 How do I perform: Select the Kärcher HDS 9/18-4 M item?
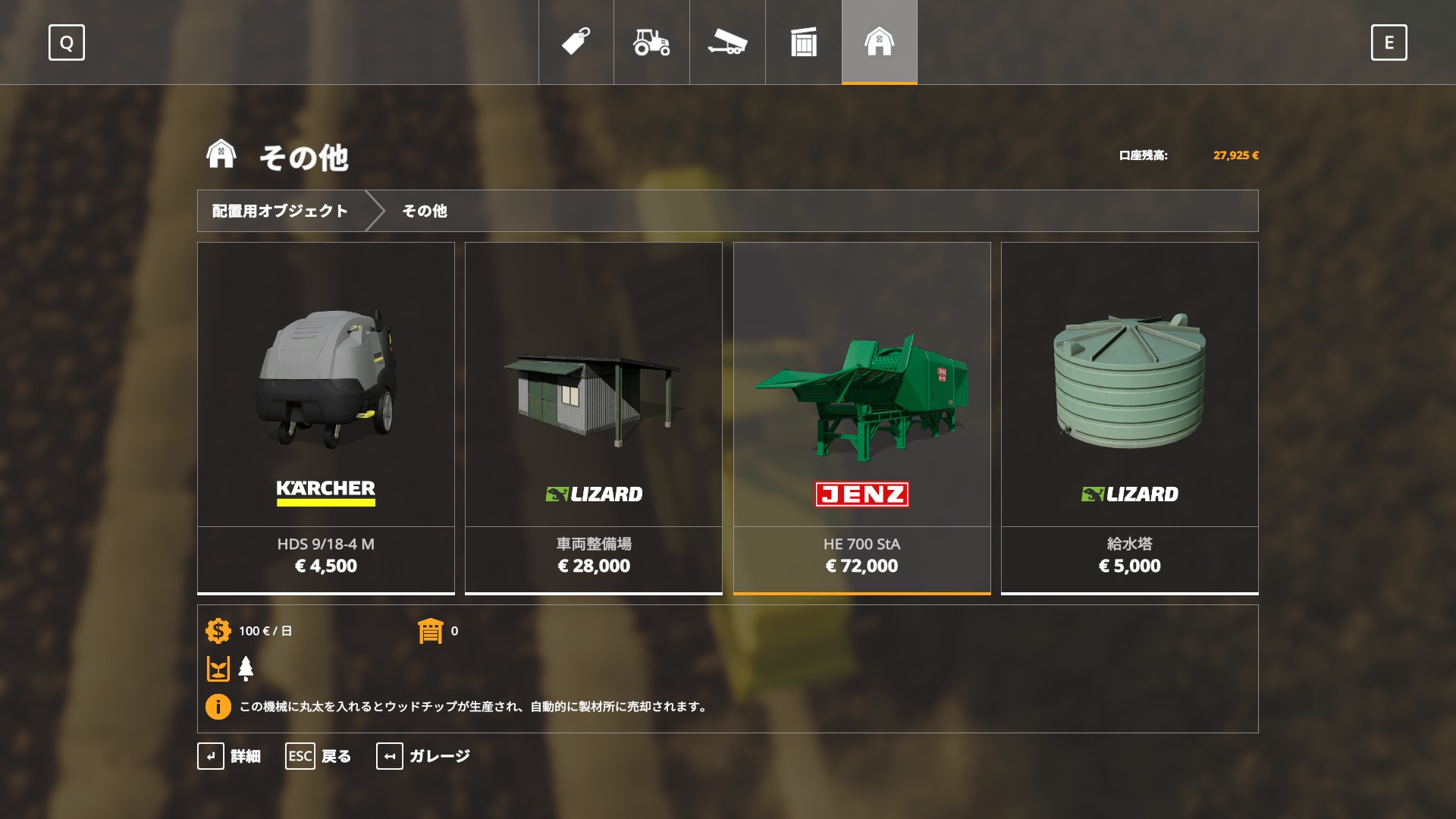pos(326,417)
